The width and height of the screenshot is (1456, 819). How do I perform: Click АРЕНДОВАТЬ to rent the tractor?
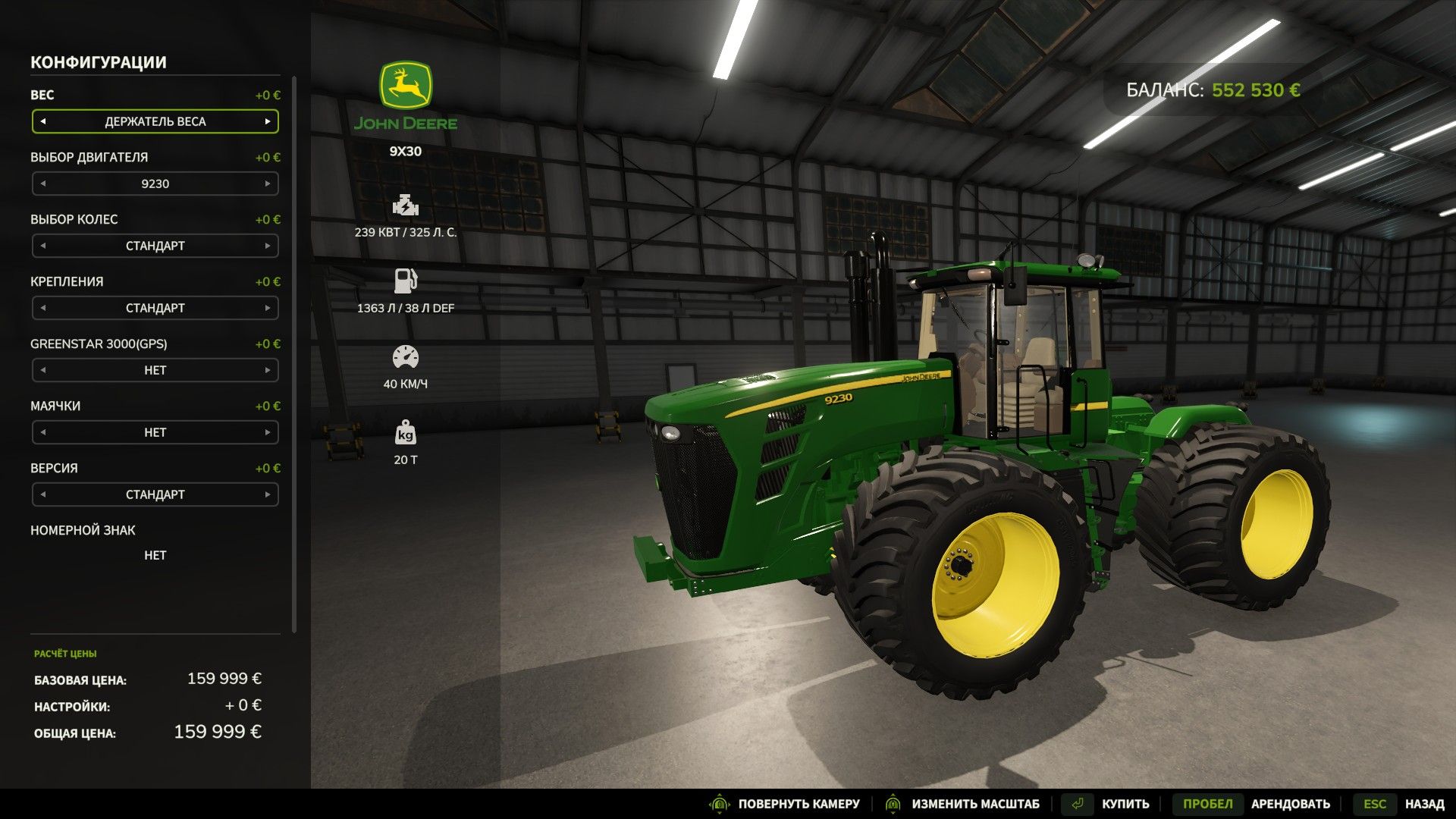point(1291,803)
